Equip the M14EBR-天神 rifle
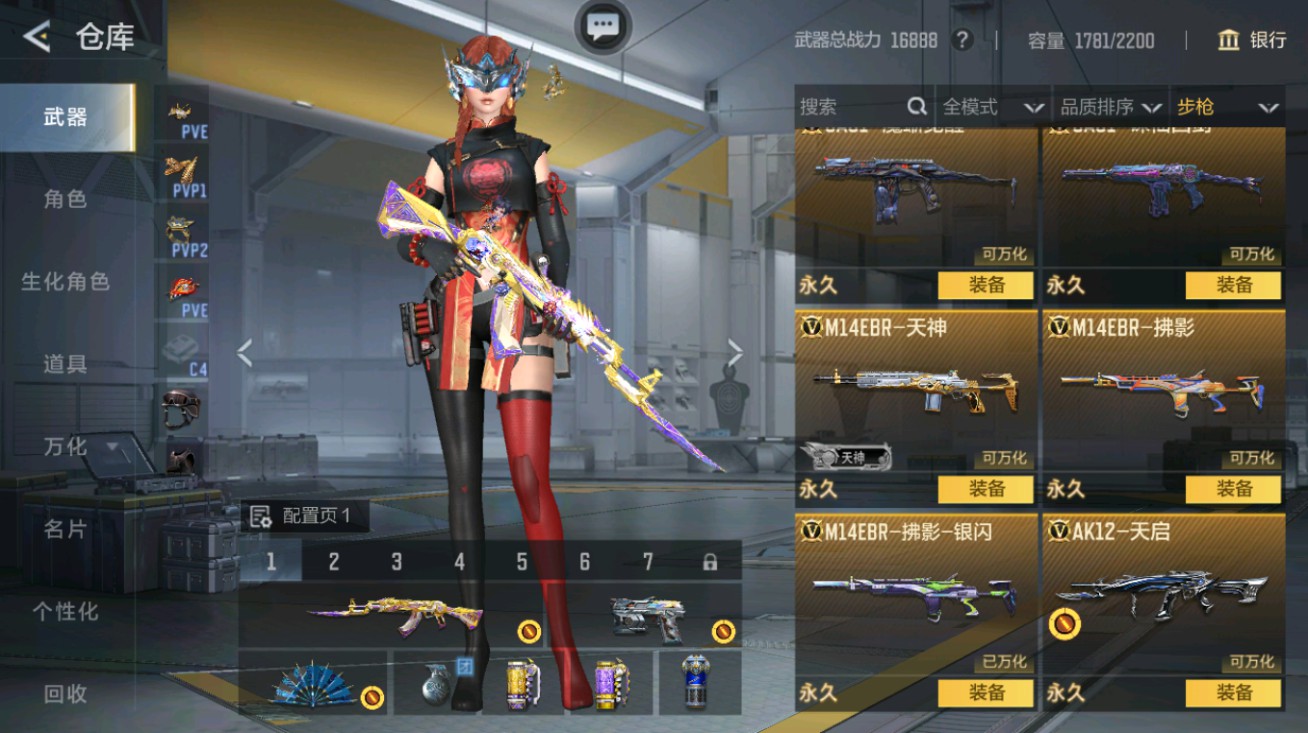Image resolution: width=1308 pixels, height=733 pixels. pyautogui.click(x=985, y=489)
